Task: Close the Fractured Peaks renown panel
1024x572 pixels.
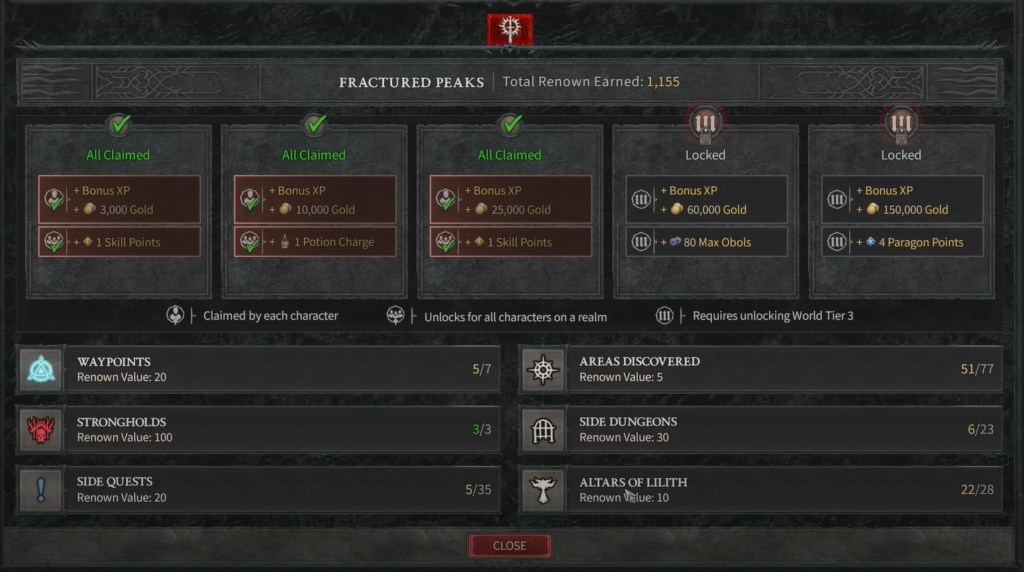Action: click(509, 545)
